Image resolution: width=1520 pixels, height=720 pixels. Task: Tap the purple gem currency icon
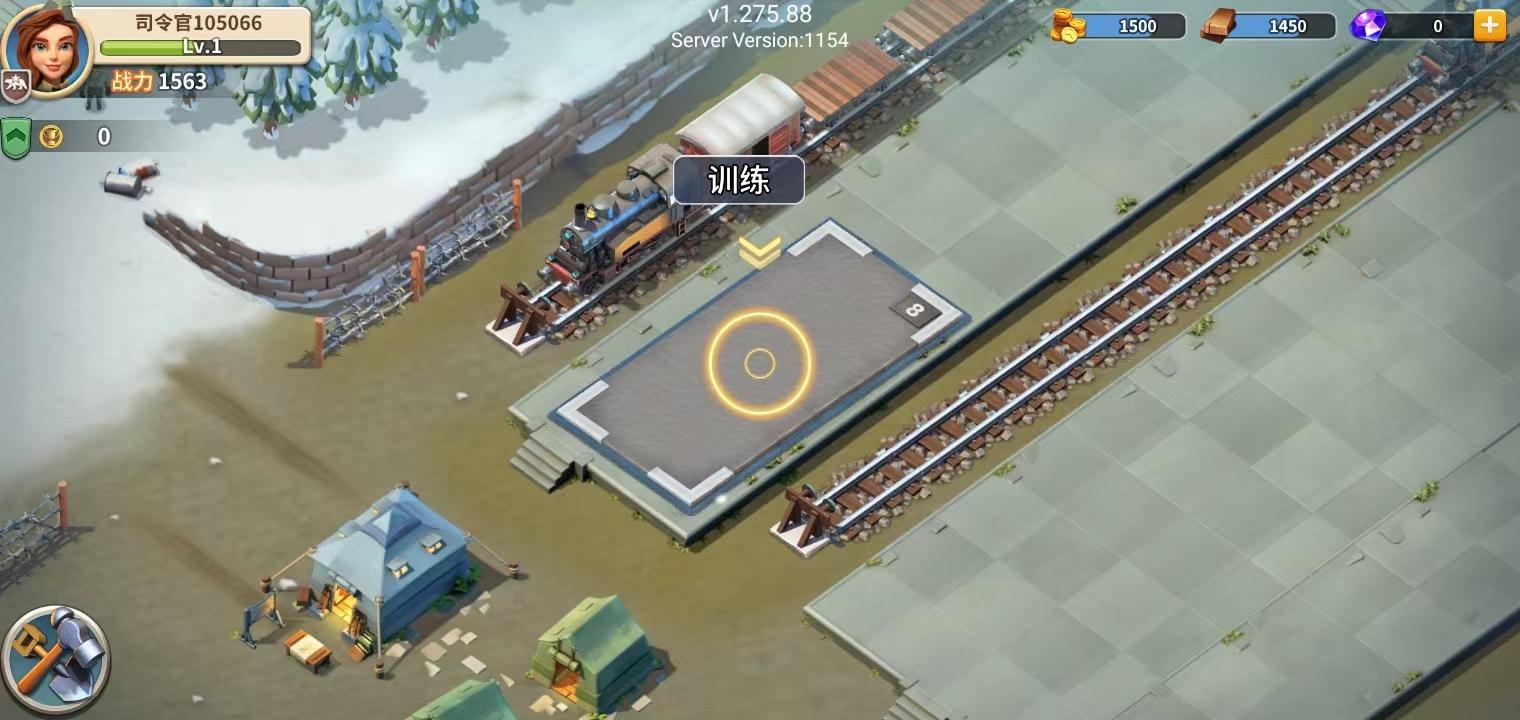click(1368, 26)
